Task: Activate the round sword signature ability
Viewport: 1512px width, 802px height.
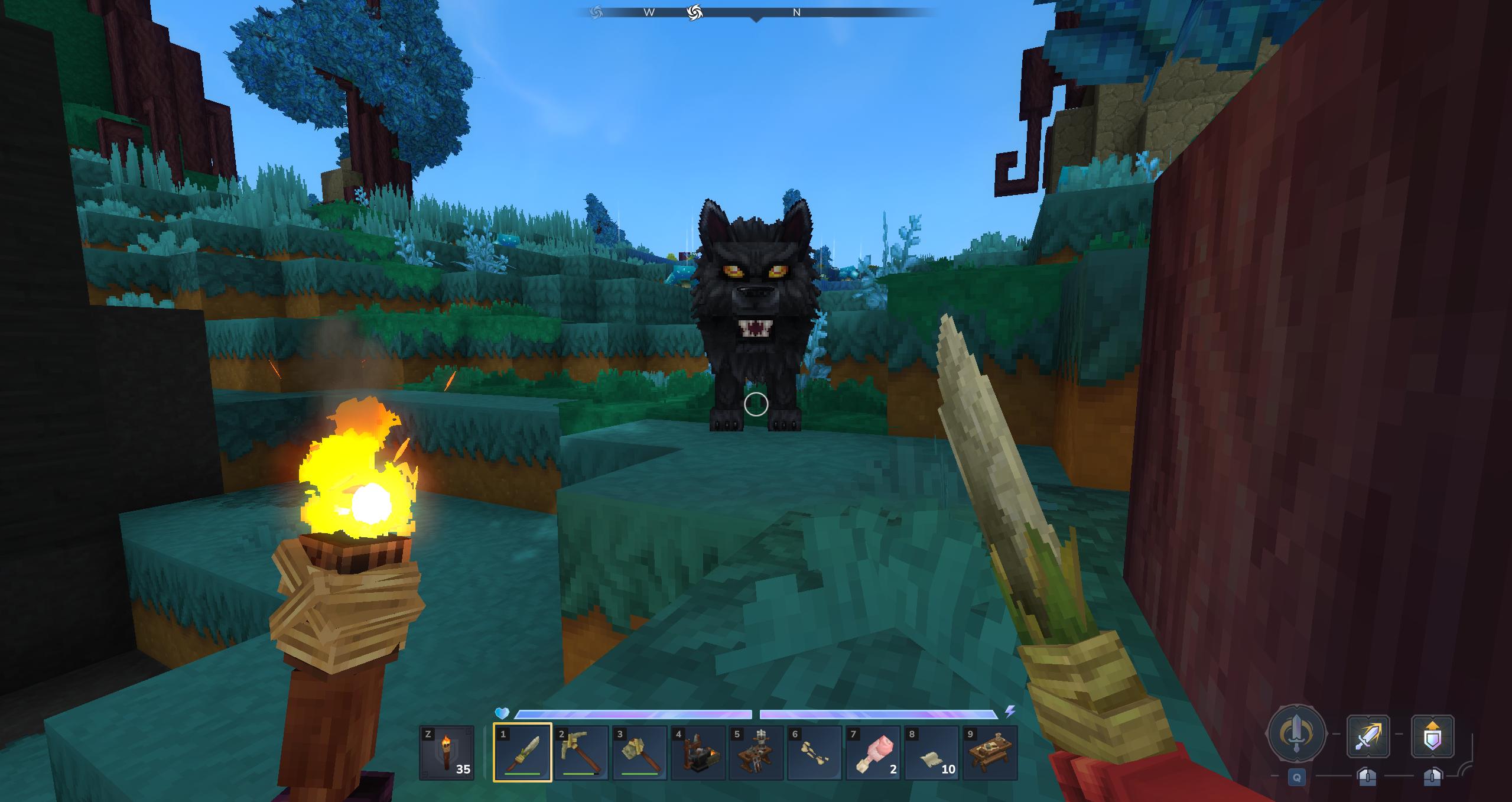Action: (1296, 733)
